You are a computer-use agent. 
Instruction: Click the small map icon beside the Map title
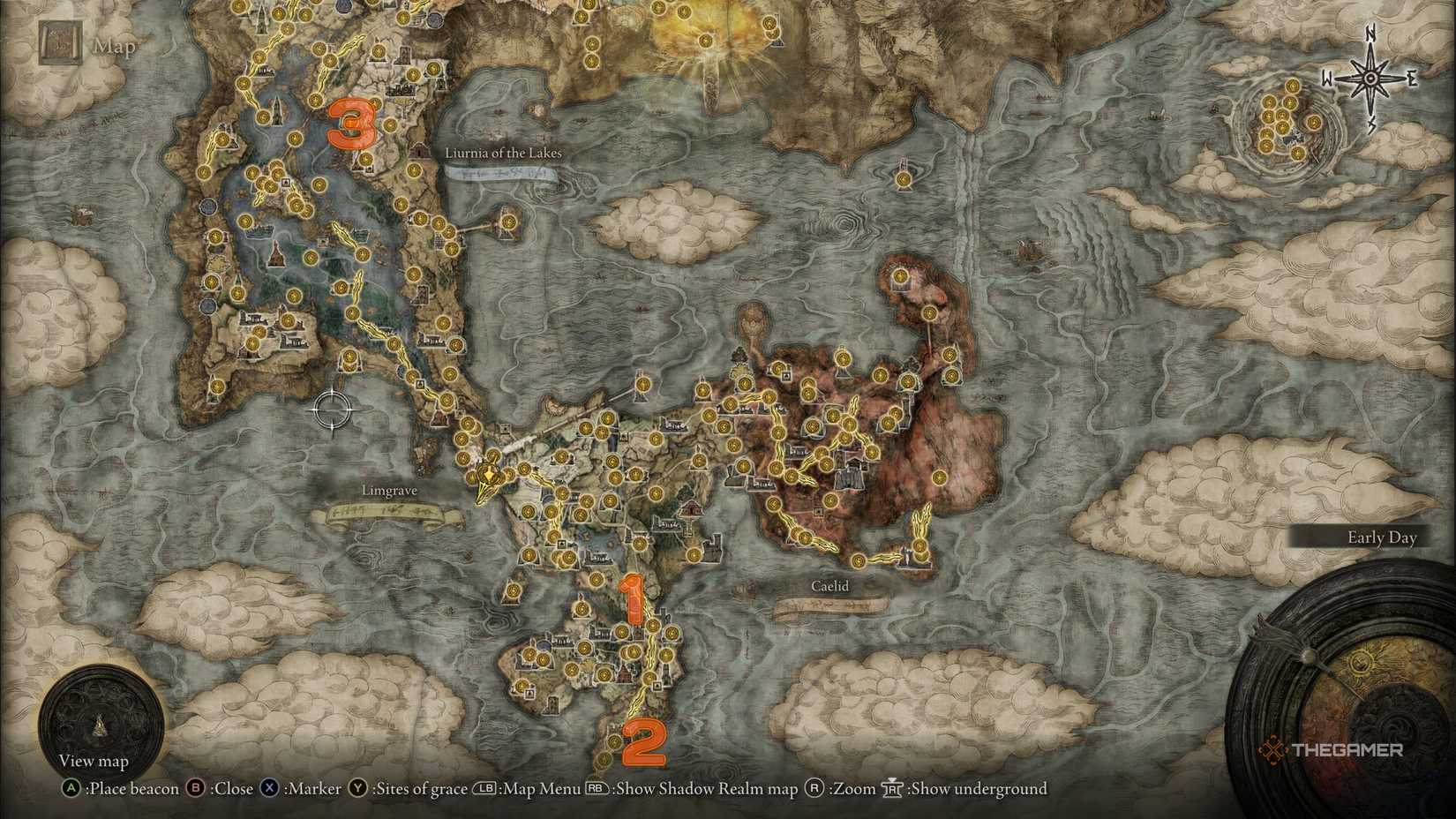coord(60,41)
